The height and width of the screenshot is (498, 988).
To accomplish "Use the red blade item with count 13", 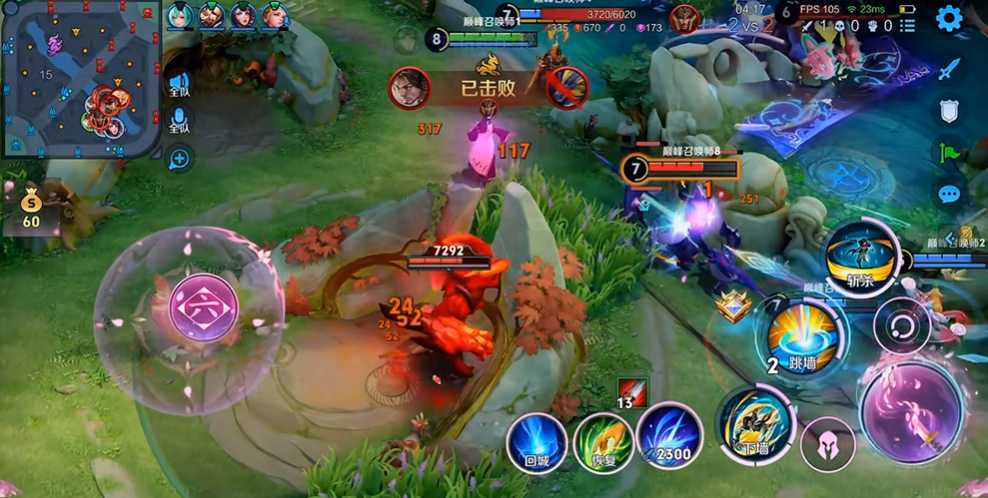I will (x=632, y=391).
